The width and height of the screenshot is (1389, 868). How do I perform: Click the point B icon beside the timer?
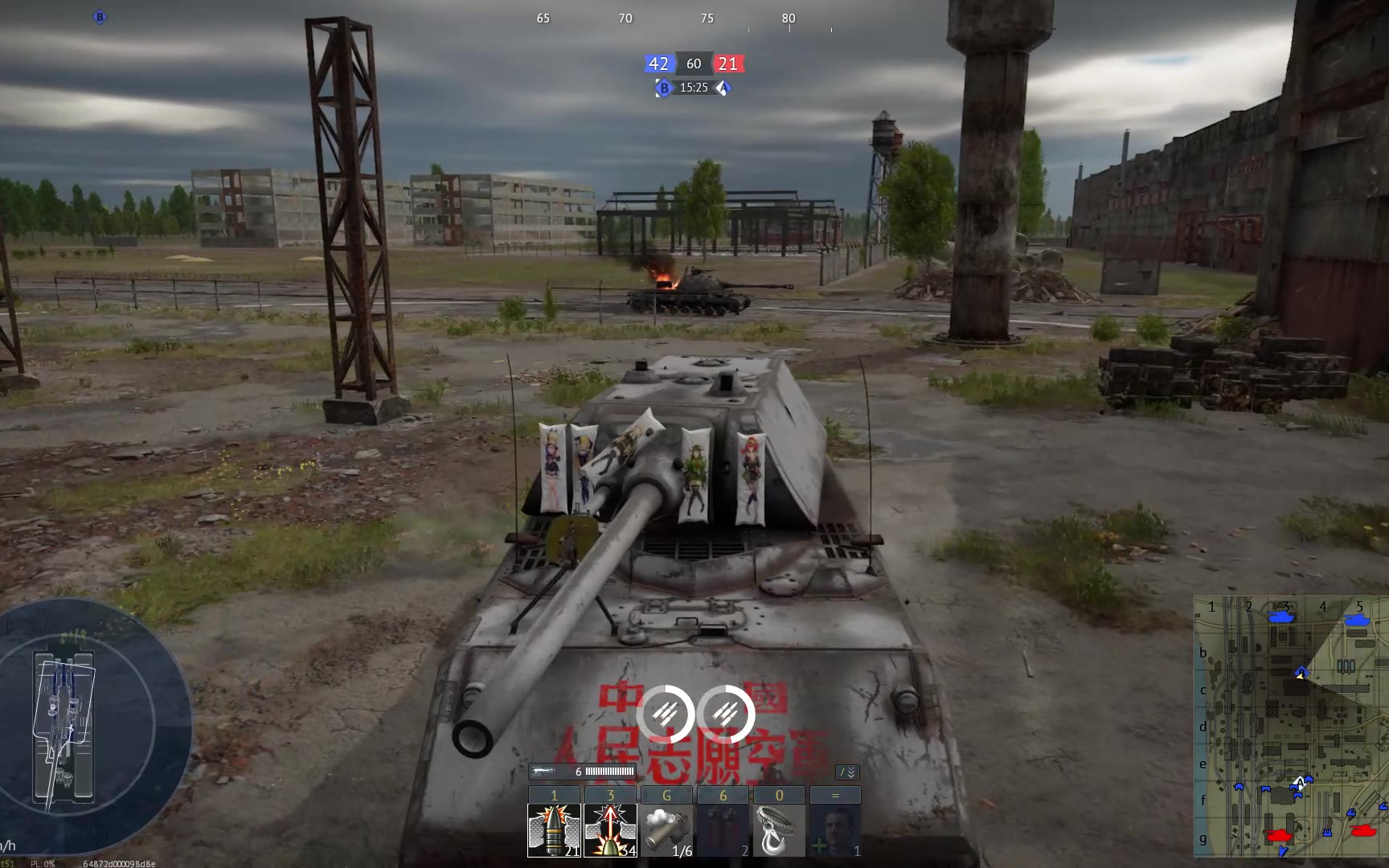[664, 88]
